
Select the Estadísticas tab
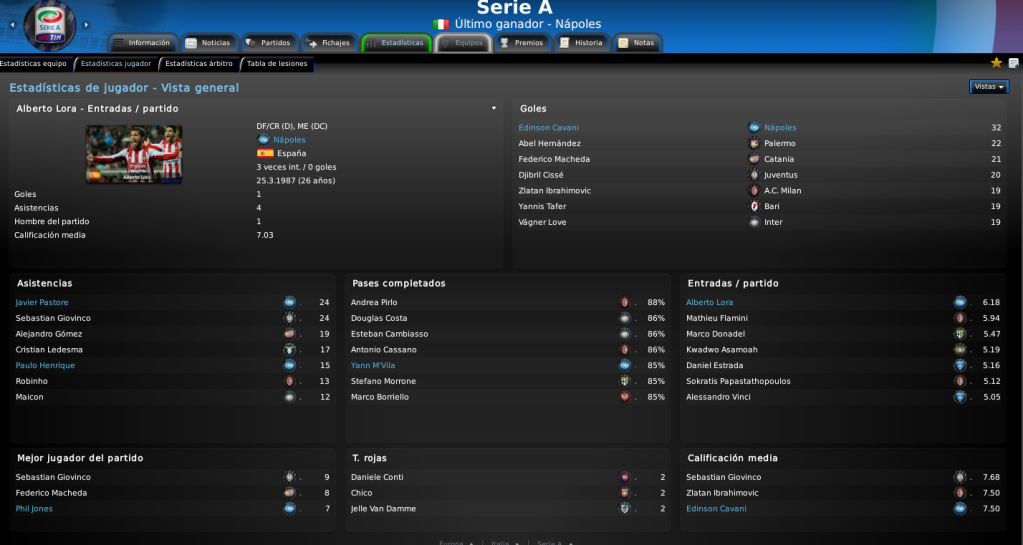396,43
